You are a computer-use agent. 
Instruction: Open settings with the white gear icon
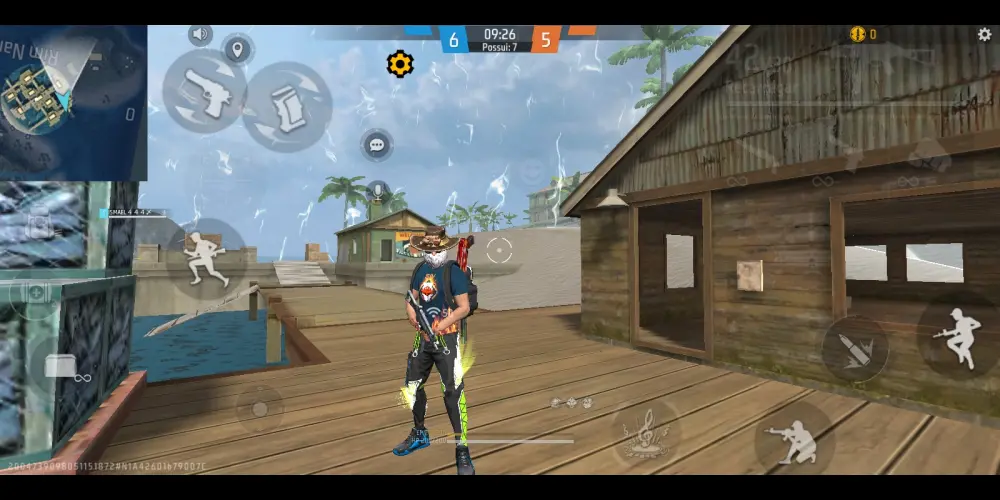coord(985,35)
